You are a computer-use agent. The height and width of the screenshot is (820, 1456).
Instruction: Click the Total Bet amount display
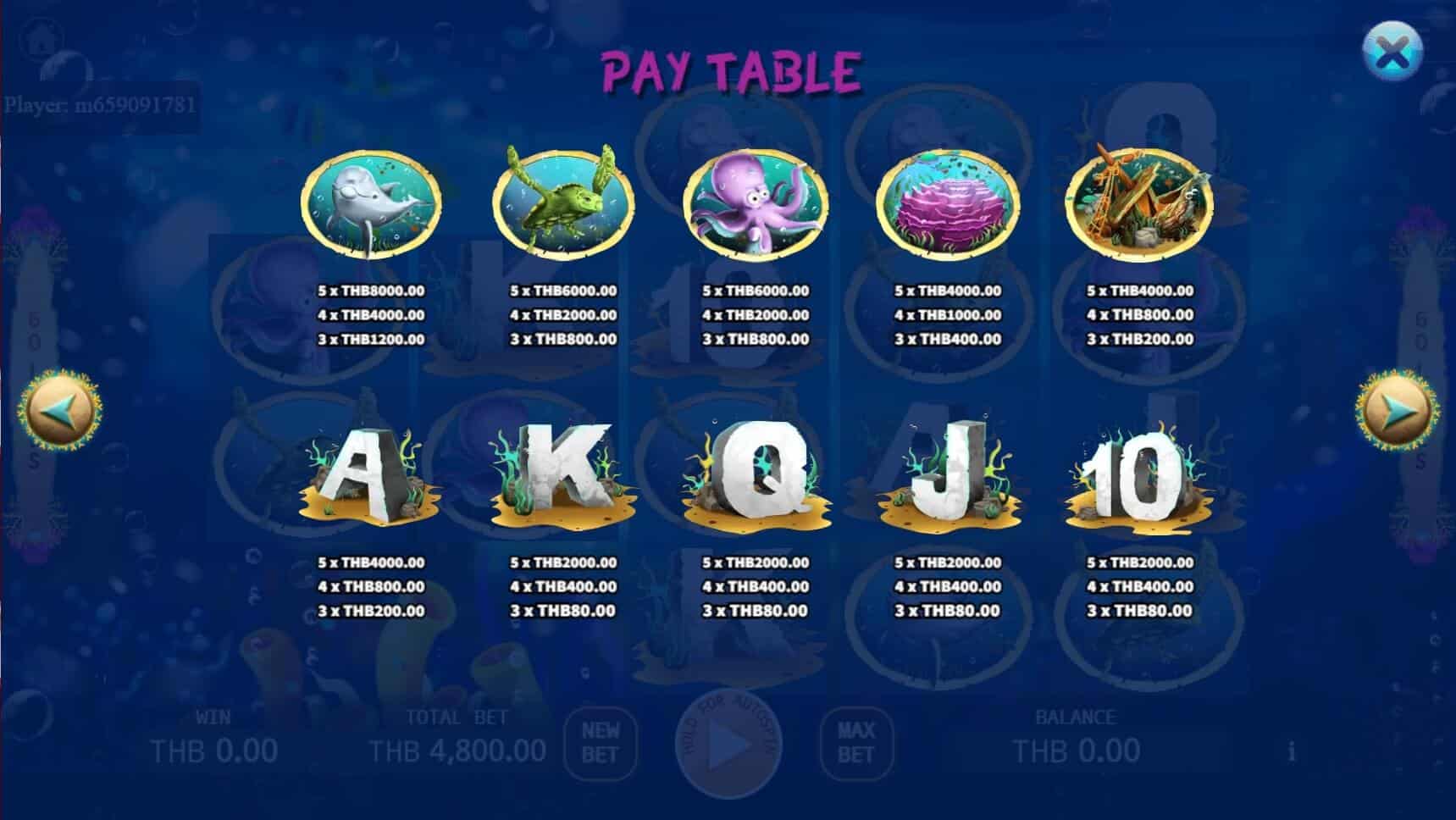(457, 749)
